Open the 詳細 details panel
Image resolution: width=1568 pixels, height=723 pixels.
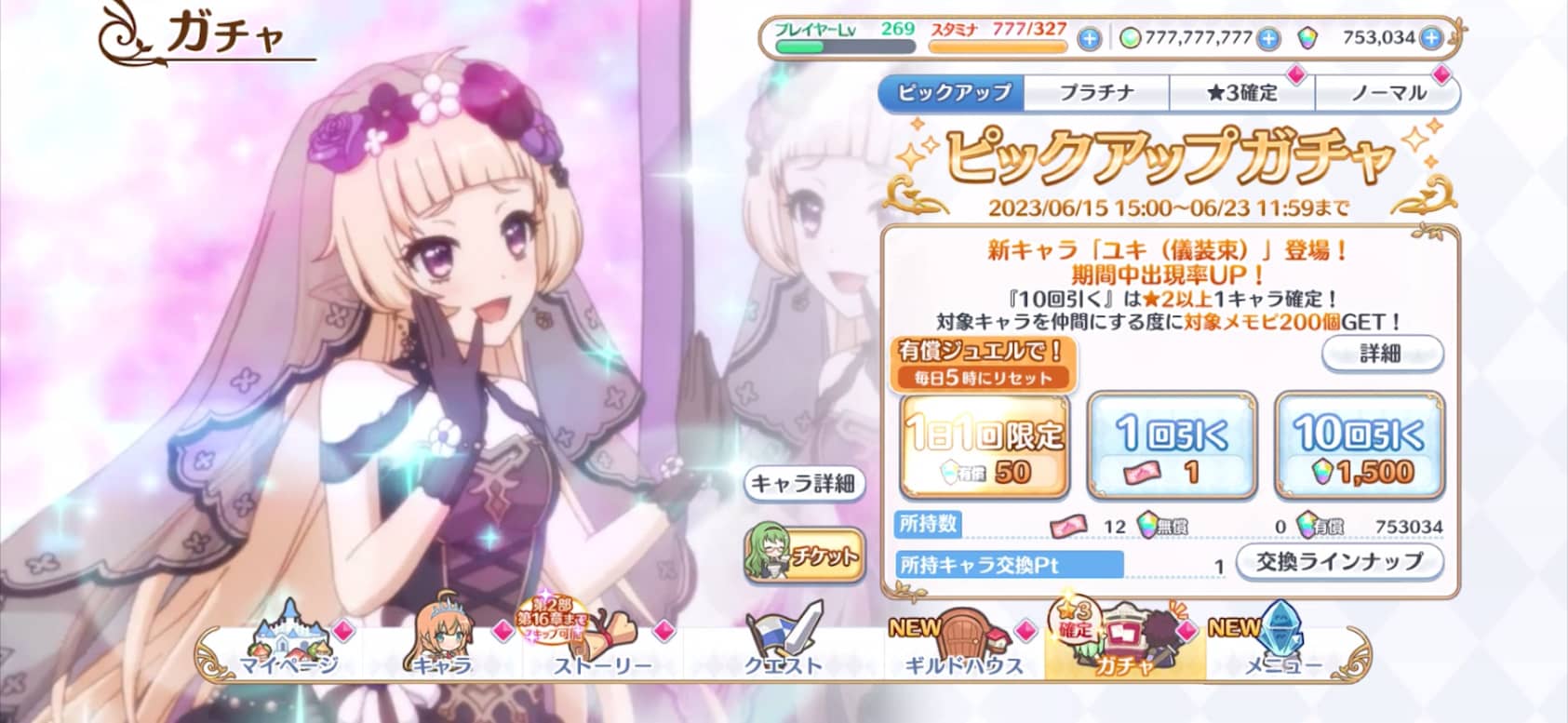pyautogui.click(x=1384, y=355)
